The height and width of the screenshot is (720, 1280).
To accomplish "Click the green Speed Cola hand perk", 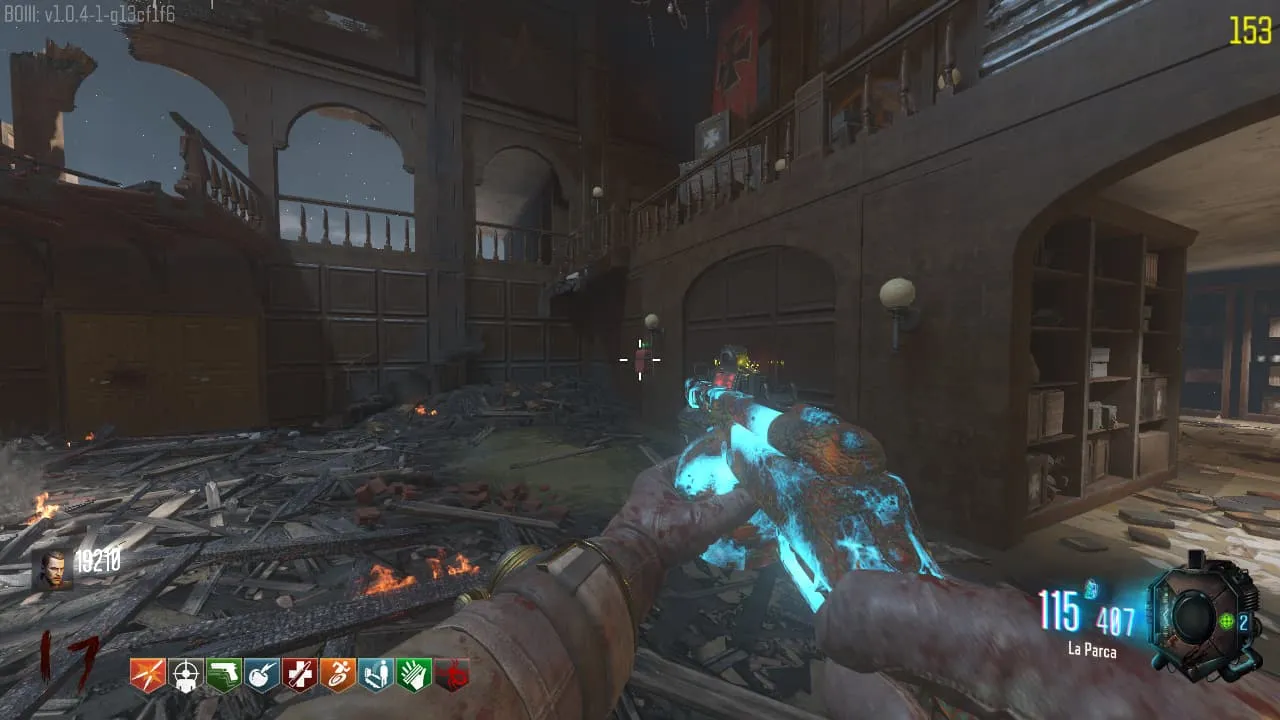I will [x=414, y=675].
